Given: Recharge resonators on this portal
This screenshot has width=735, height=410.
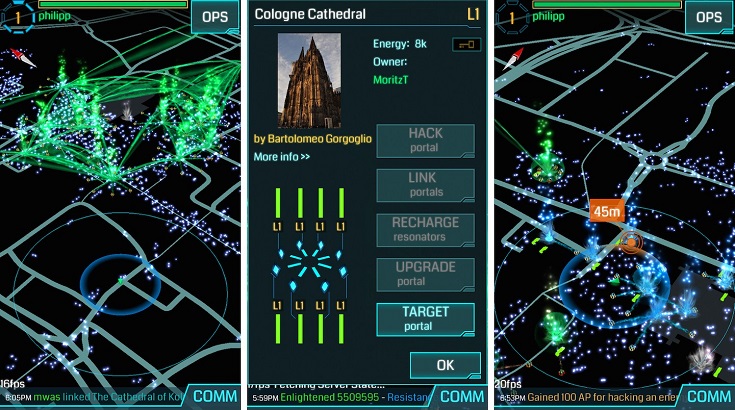Looking at the screenshot, I should point(425,229).
